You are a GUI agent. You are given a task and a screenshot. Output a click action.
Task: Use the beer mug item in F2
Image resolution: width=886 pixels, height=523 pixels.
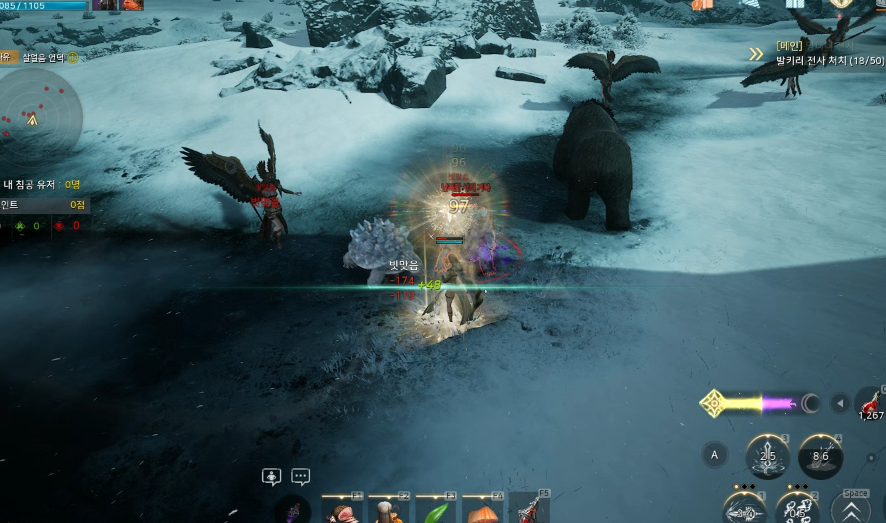[x=388, y=511]
